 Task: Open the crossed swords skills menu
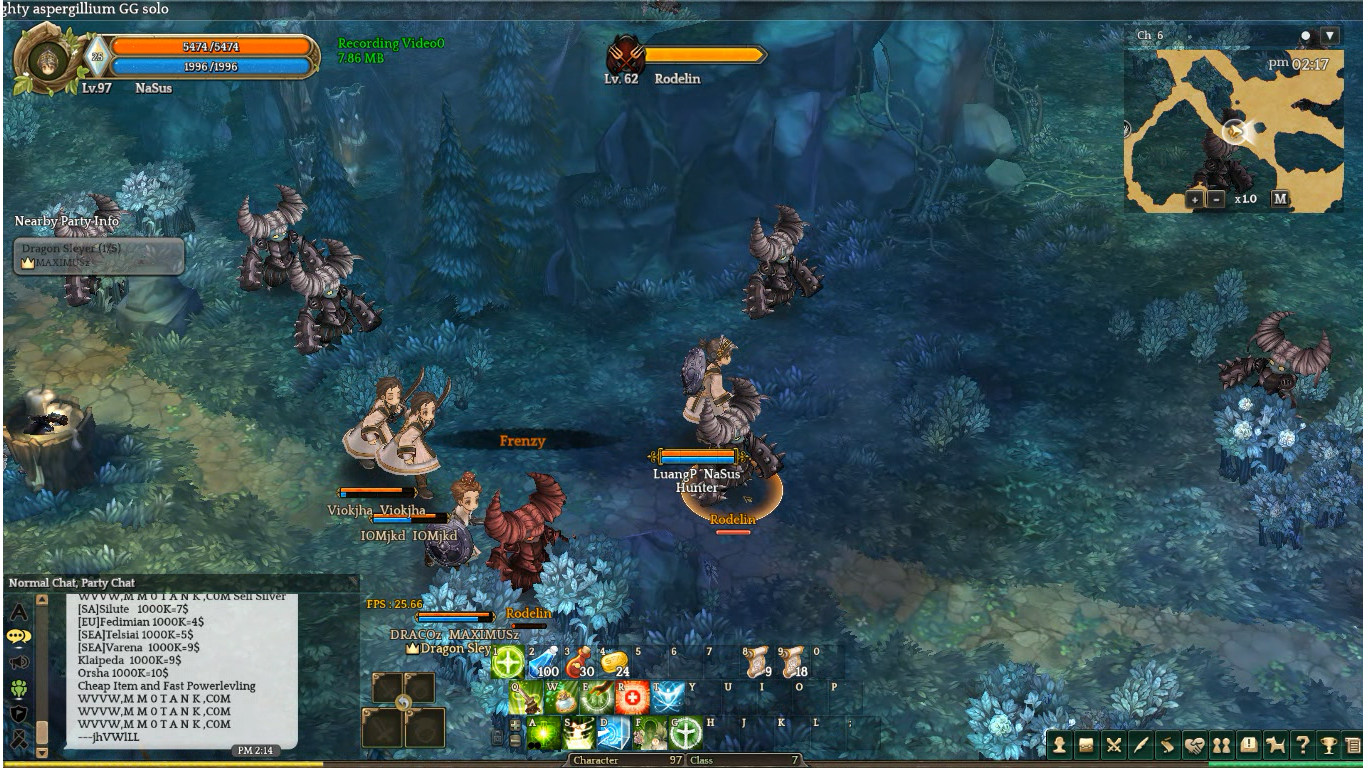tap(1113, 745)
